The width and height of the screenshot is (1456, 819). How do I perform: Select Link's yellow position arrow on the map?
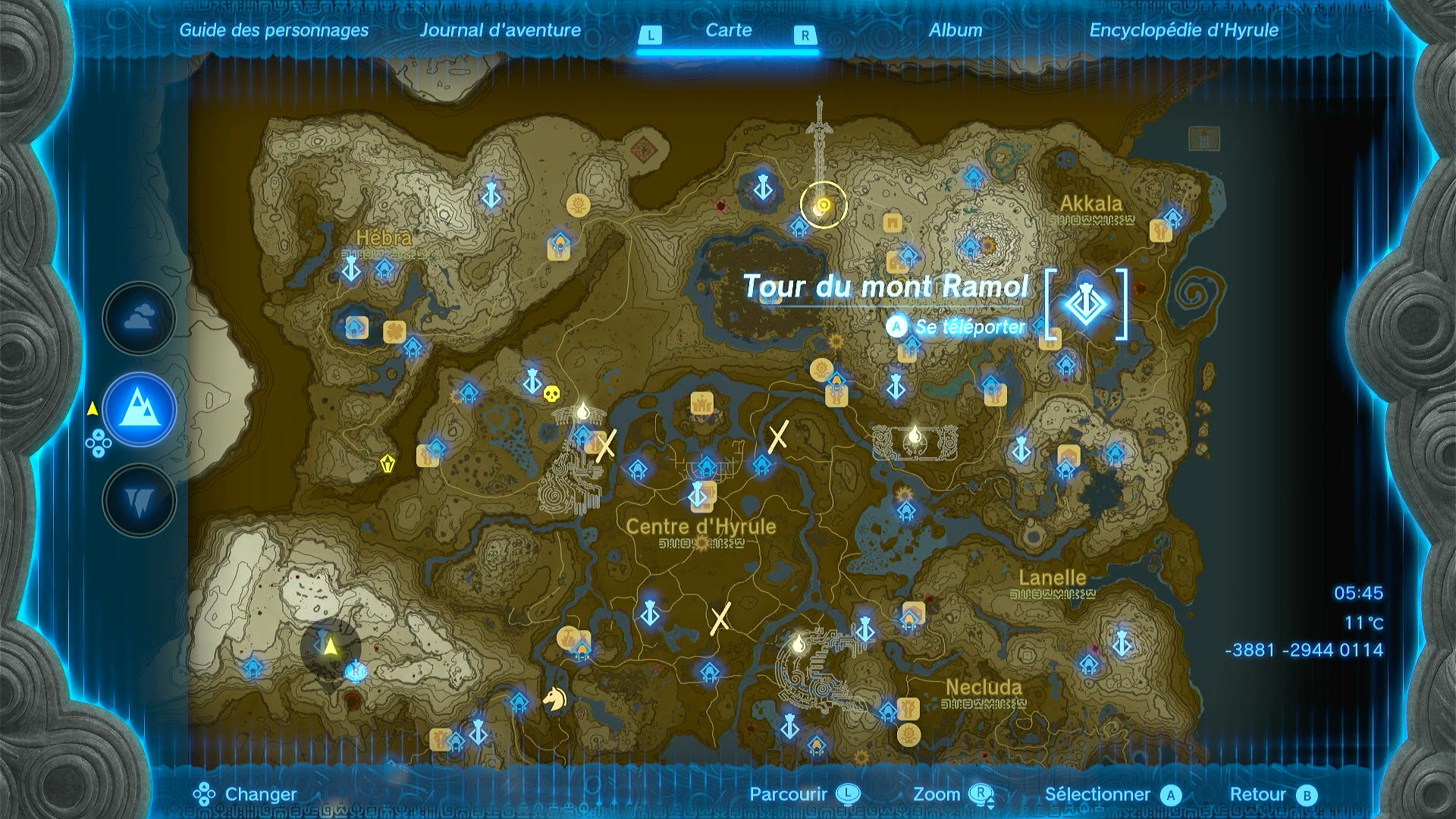tap(329, 646)
